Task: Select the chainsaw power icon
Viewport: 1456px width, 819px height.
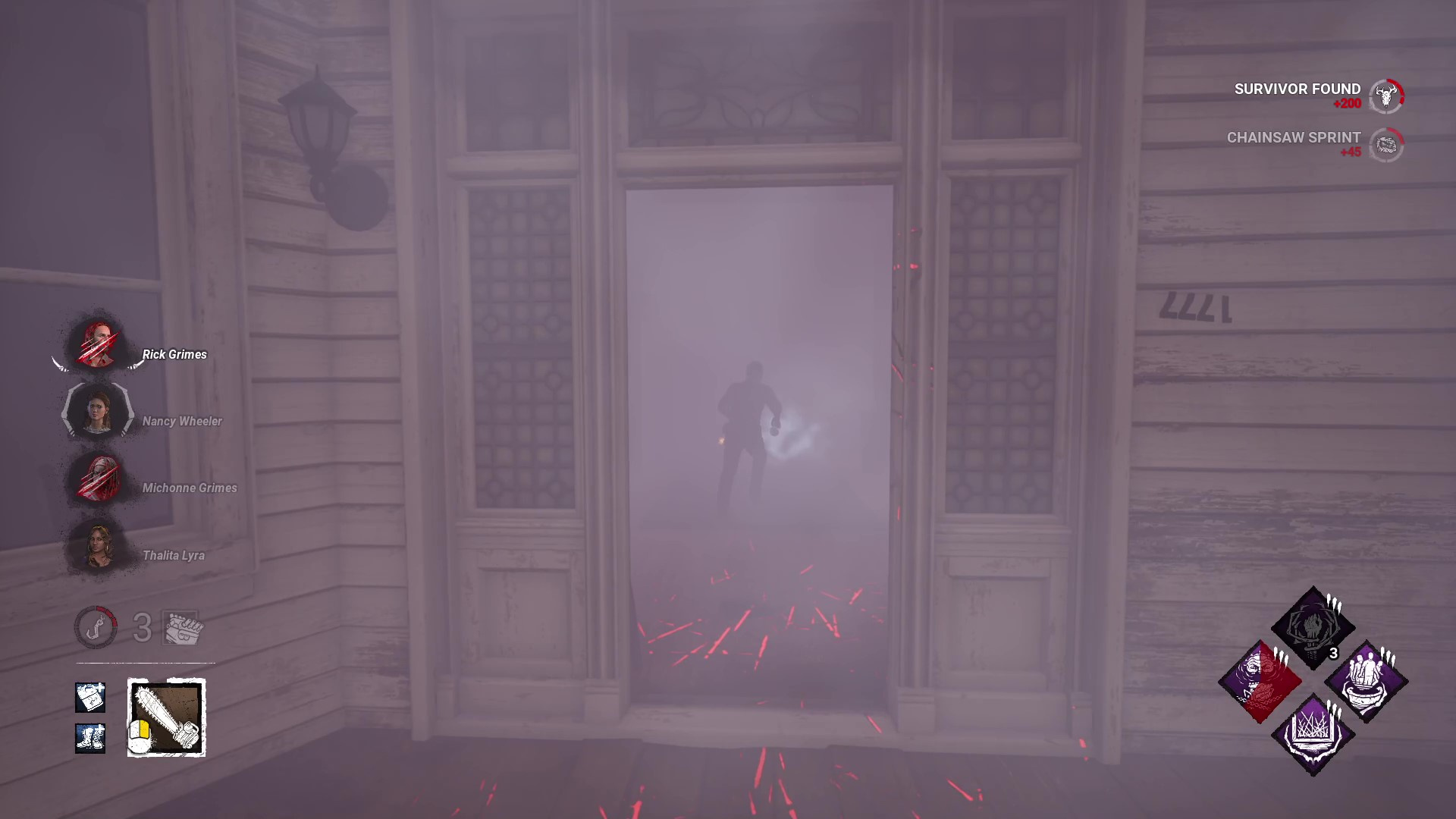Action: click(x=165, y=717)
